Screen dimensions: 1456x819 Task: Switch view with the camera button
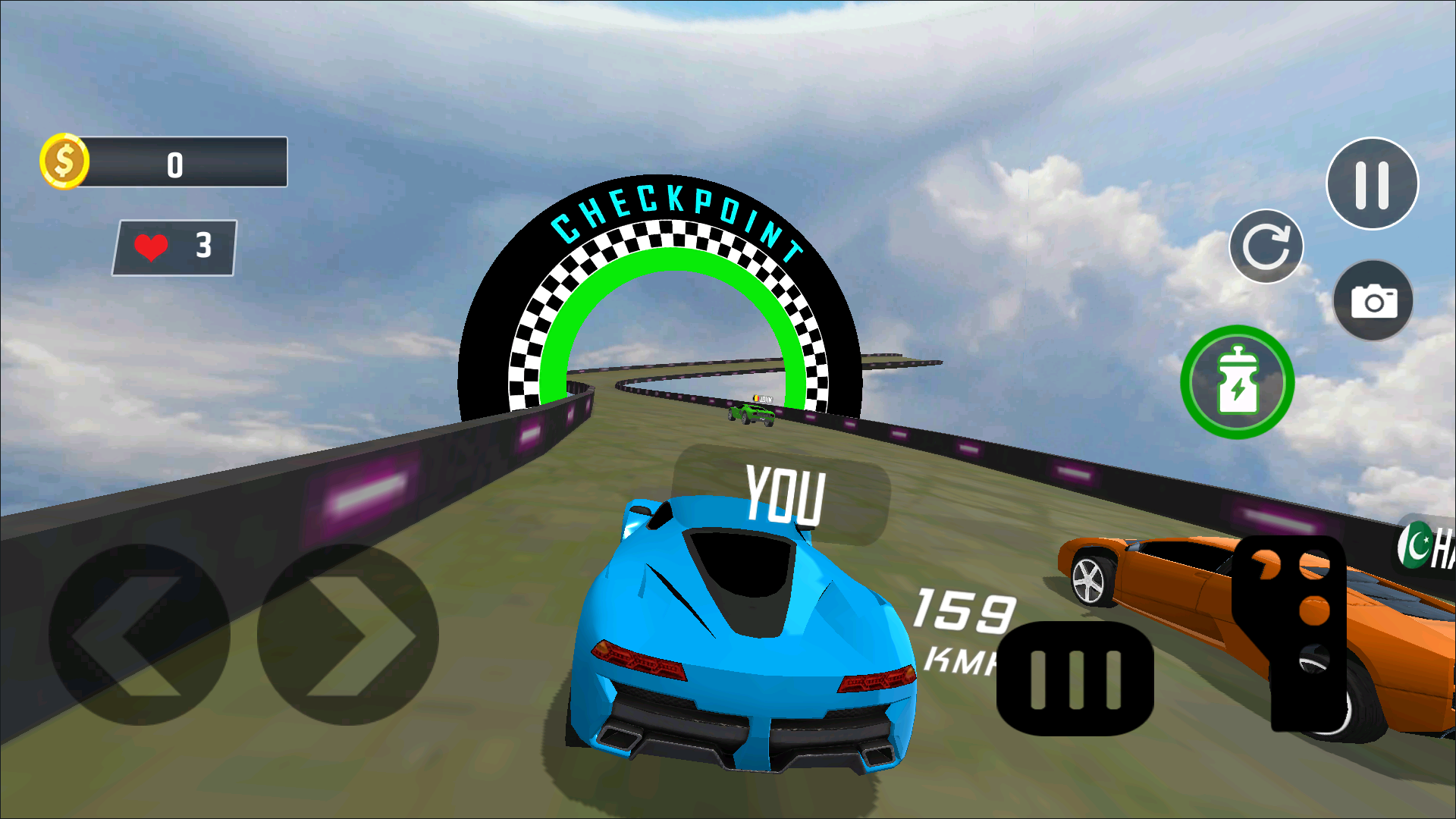coord(1373,301)
